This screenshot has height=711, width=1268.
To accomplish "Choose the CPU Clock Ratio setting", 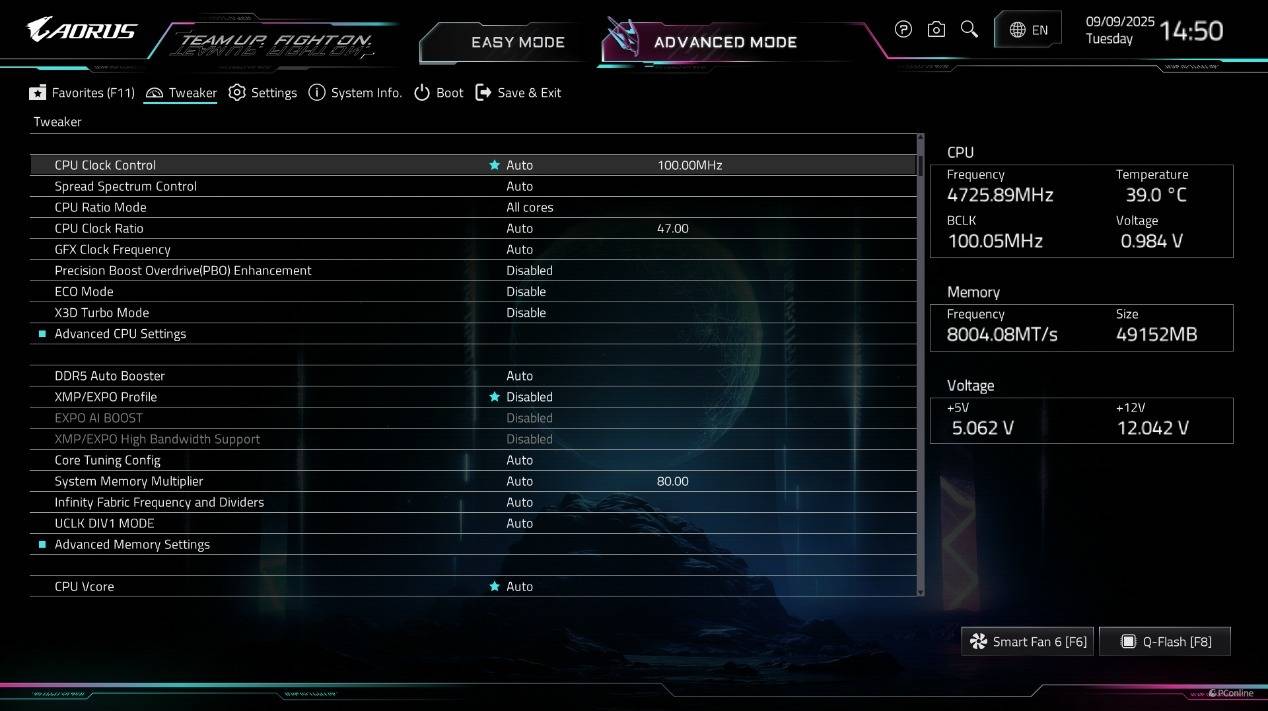I will (99, 228).
